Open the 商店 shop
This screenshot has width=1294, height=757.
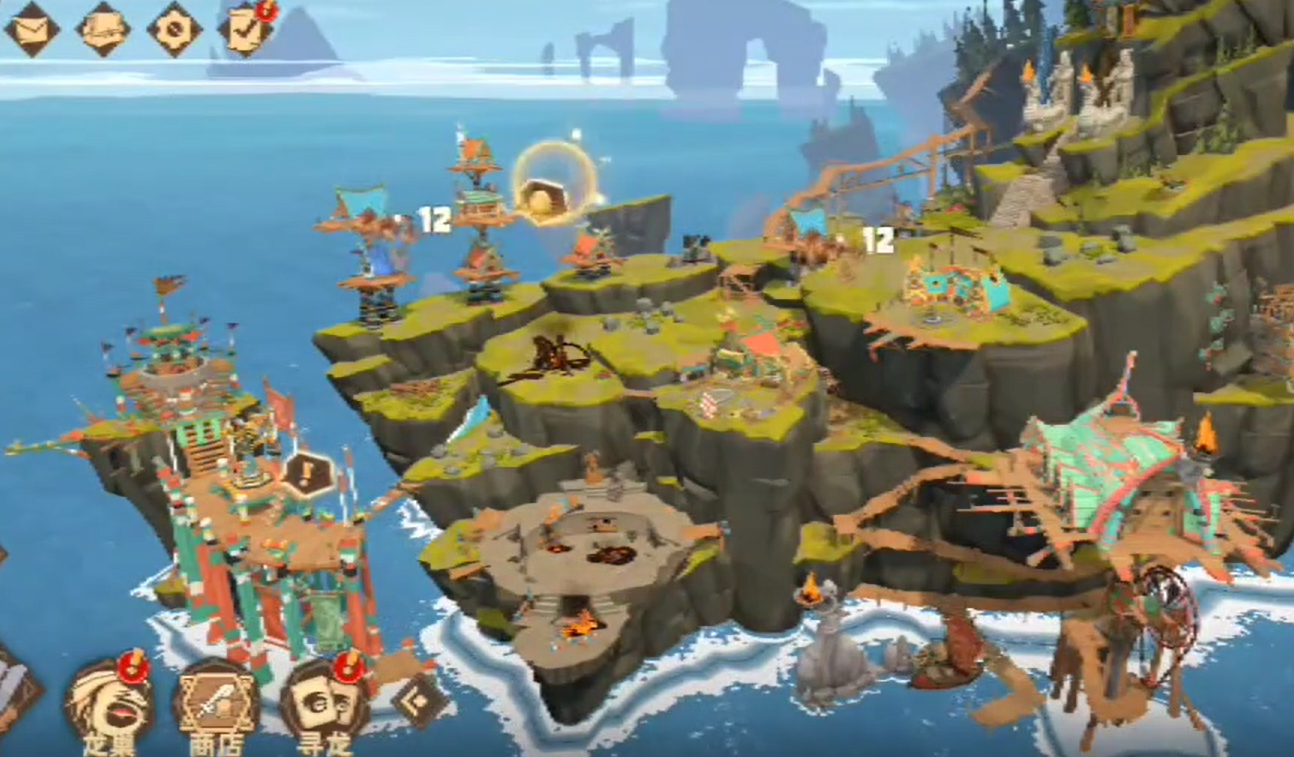point(216,701)
